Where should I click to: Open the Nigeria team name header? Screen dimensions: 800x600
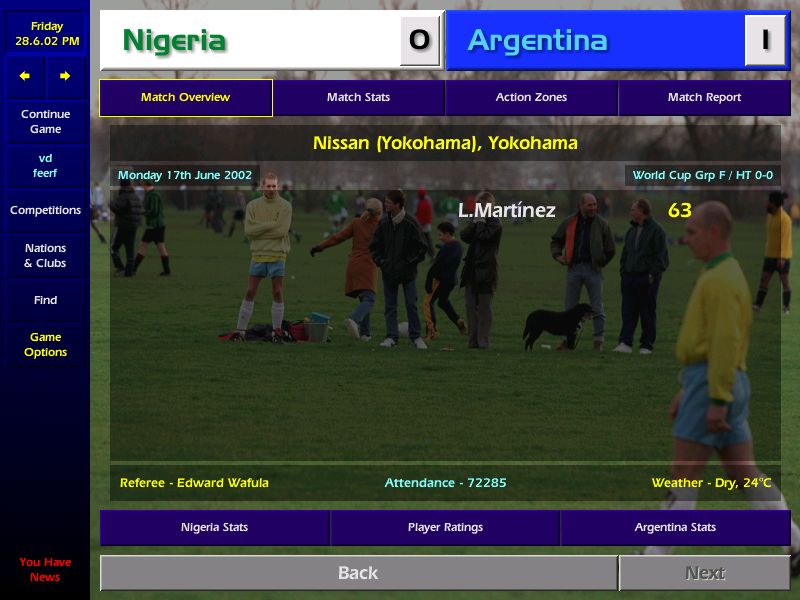click(x=174, y=41)
